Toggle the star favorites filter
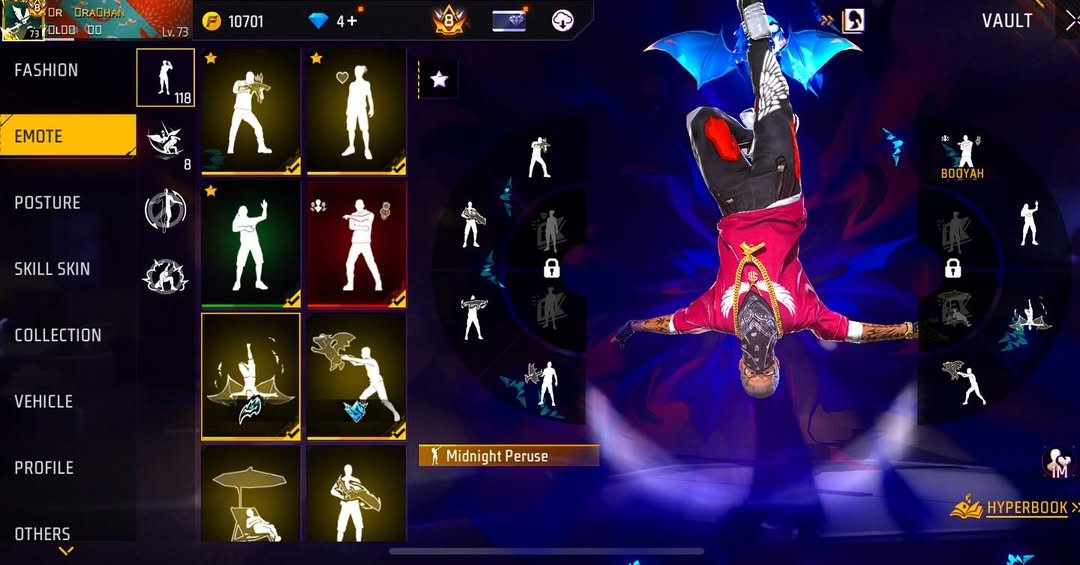This screenshot has width=1080, height=565. coord(438,80)
